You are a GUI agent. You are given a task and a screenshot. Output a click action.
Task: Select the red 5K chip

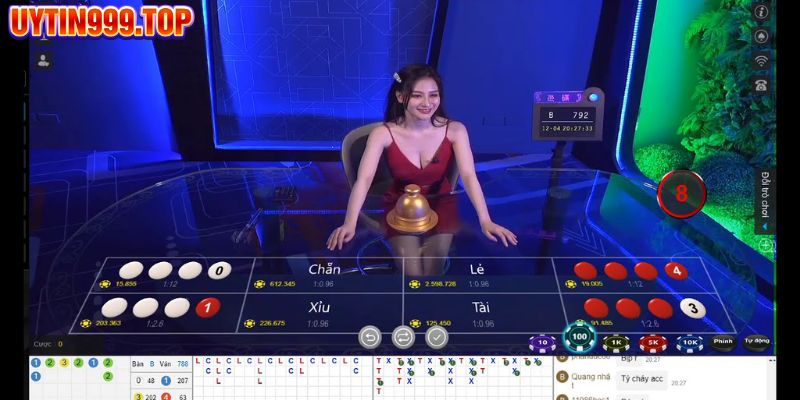point(653,343)
